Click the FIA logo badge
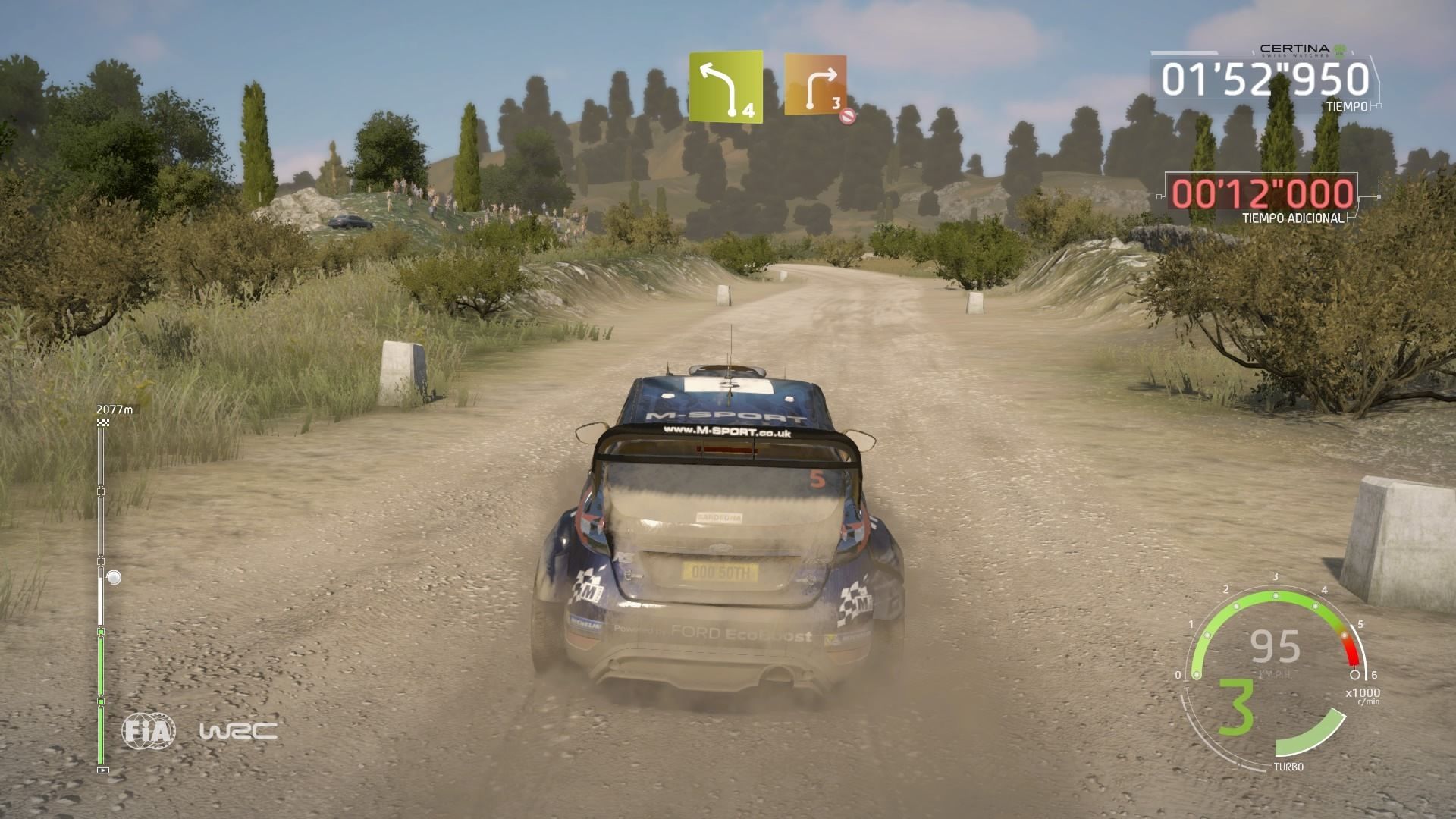Image resolution: width=1456 pixels, height=819 pixels. point(149,731)
